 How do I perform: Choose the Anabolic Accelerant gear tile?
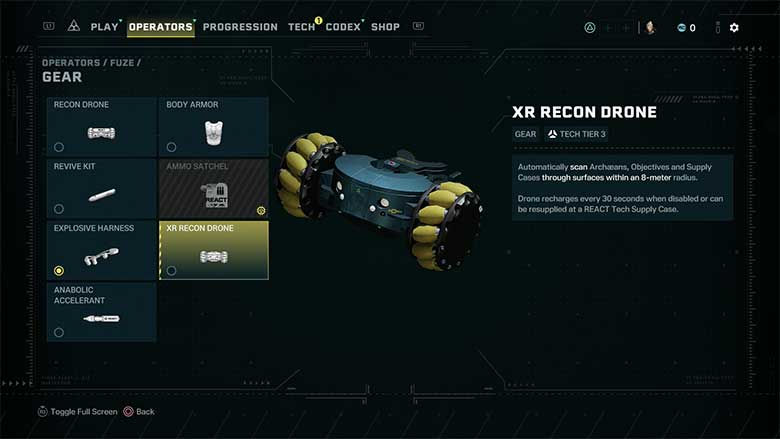point(102,312)
